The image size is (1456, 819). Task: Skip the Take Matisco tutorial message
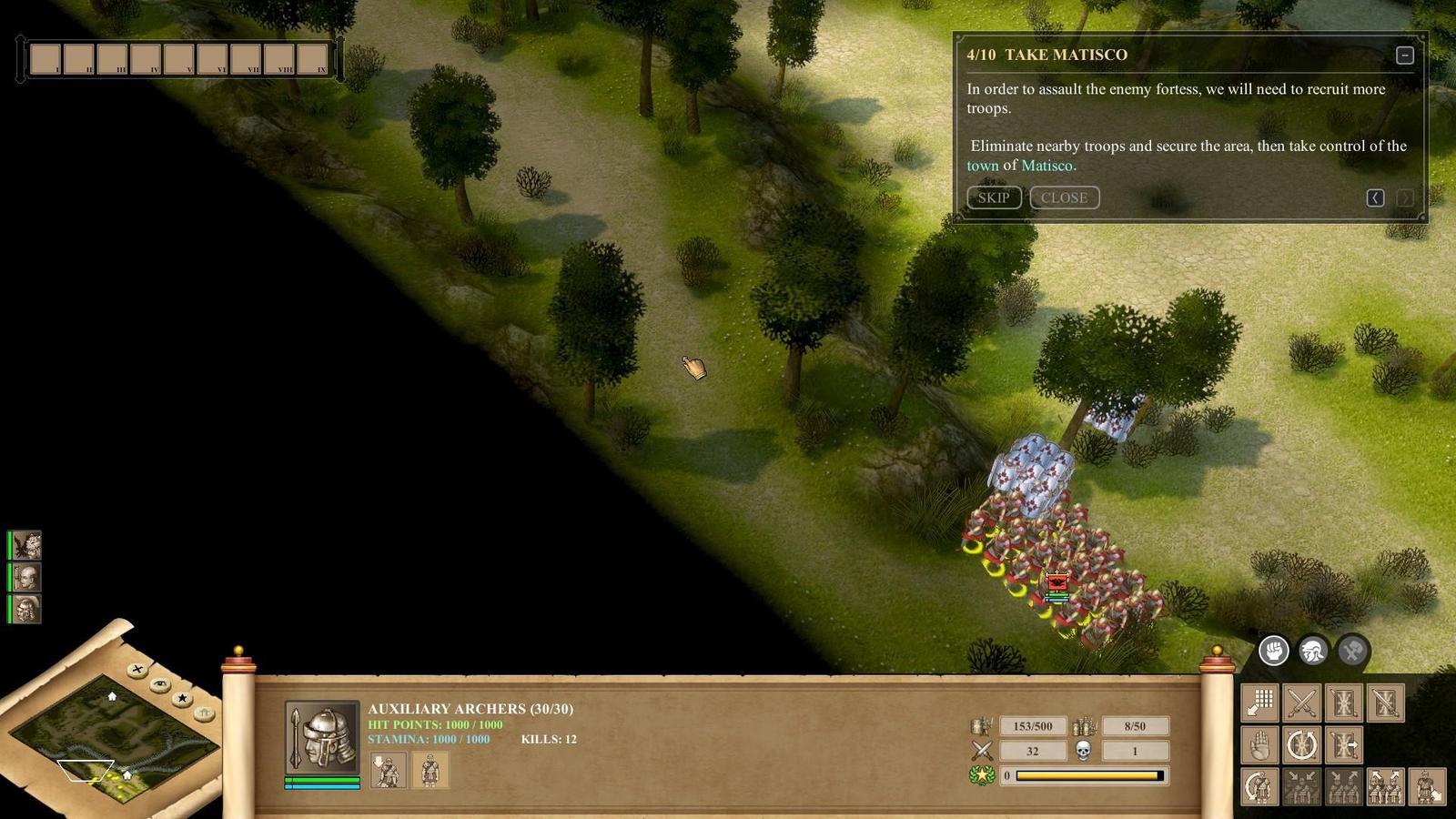(993, 197)
